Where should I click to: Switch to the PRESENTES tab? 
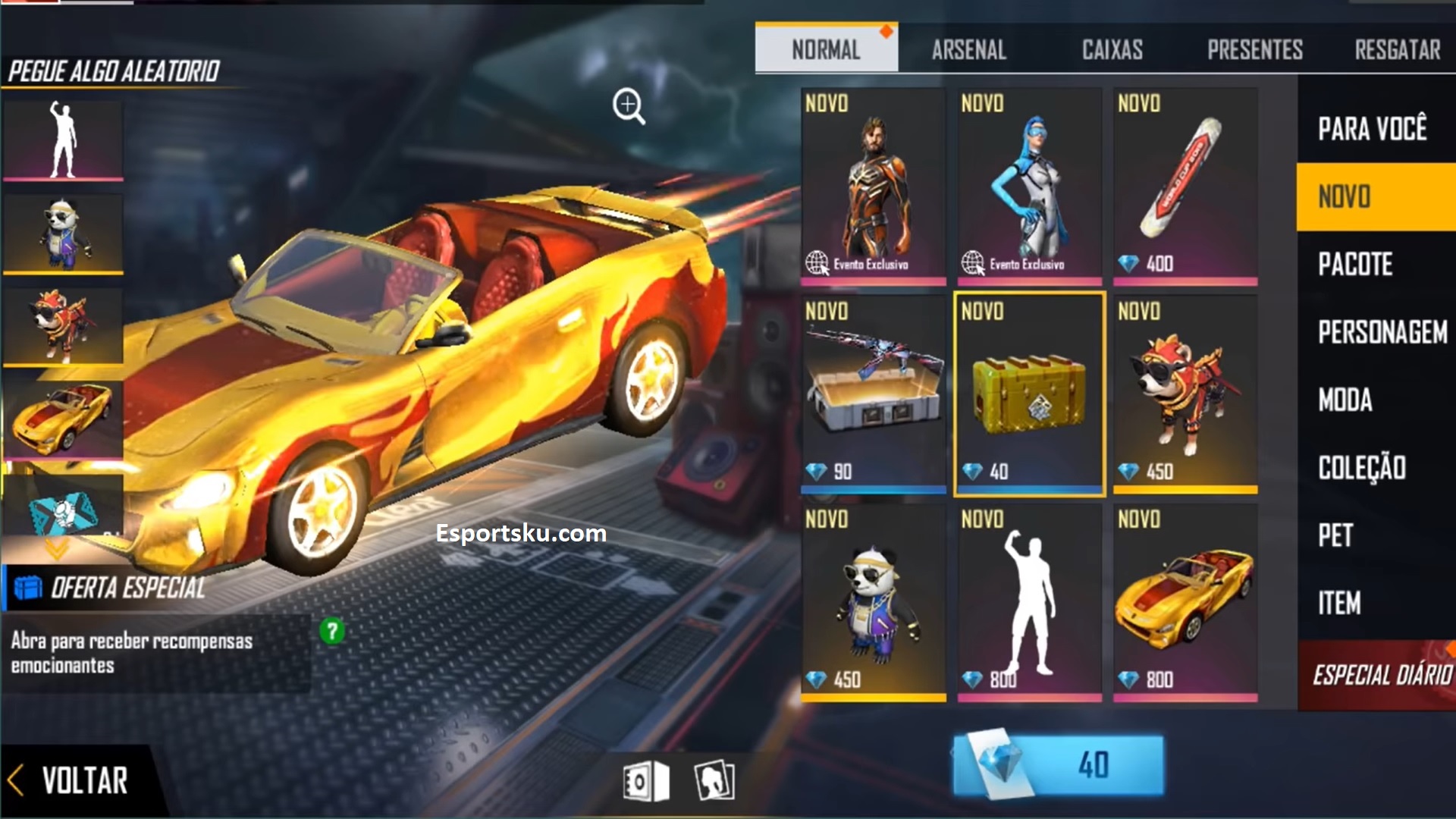(1257, 49)
